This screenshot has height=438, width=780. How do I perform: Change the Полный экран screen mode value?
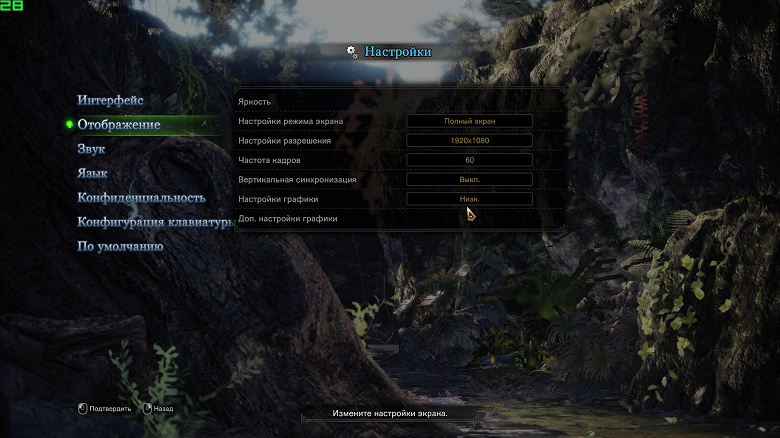469,121
